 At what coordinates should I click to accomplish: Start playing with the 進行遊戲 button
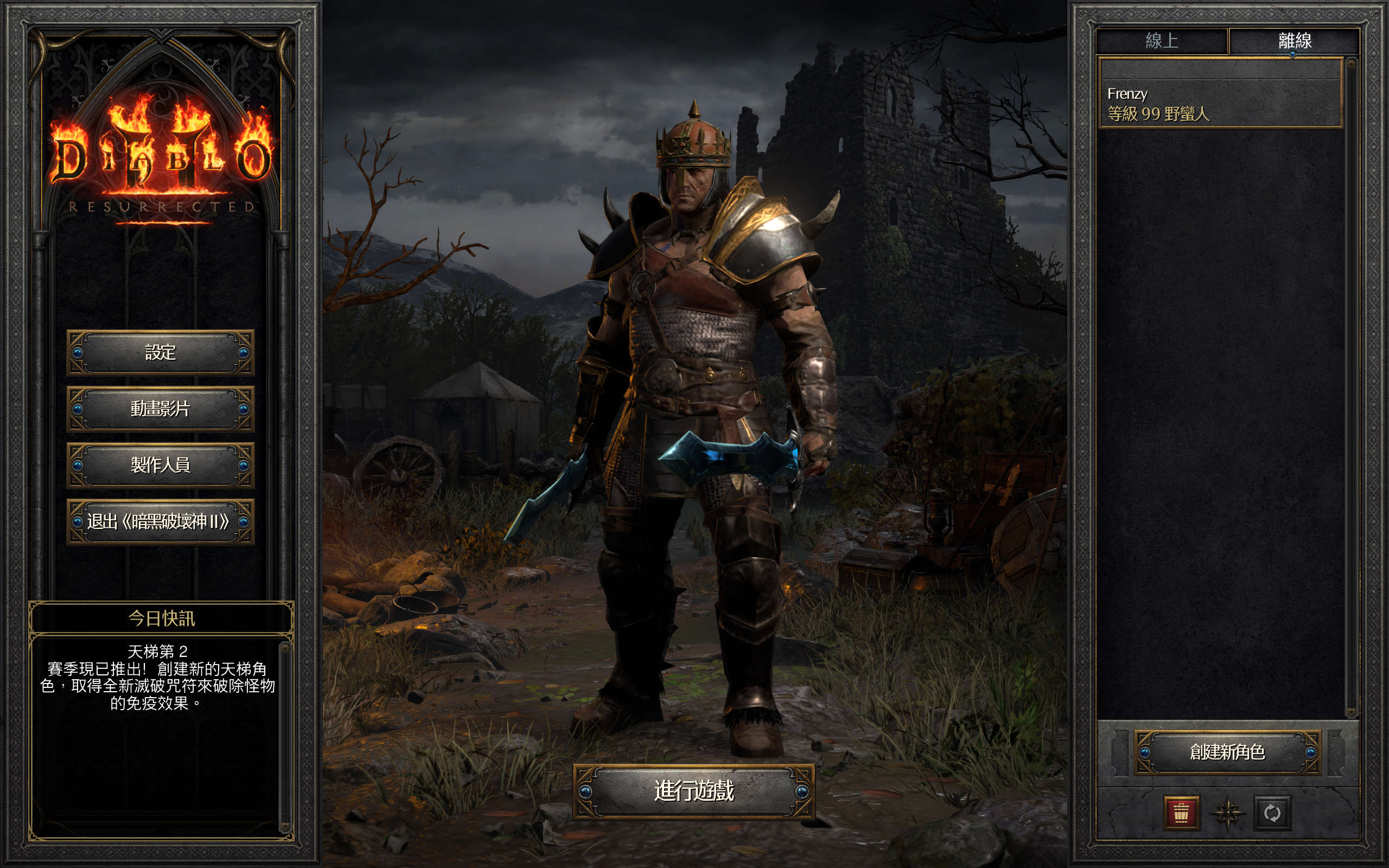(693, 791)
